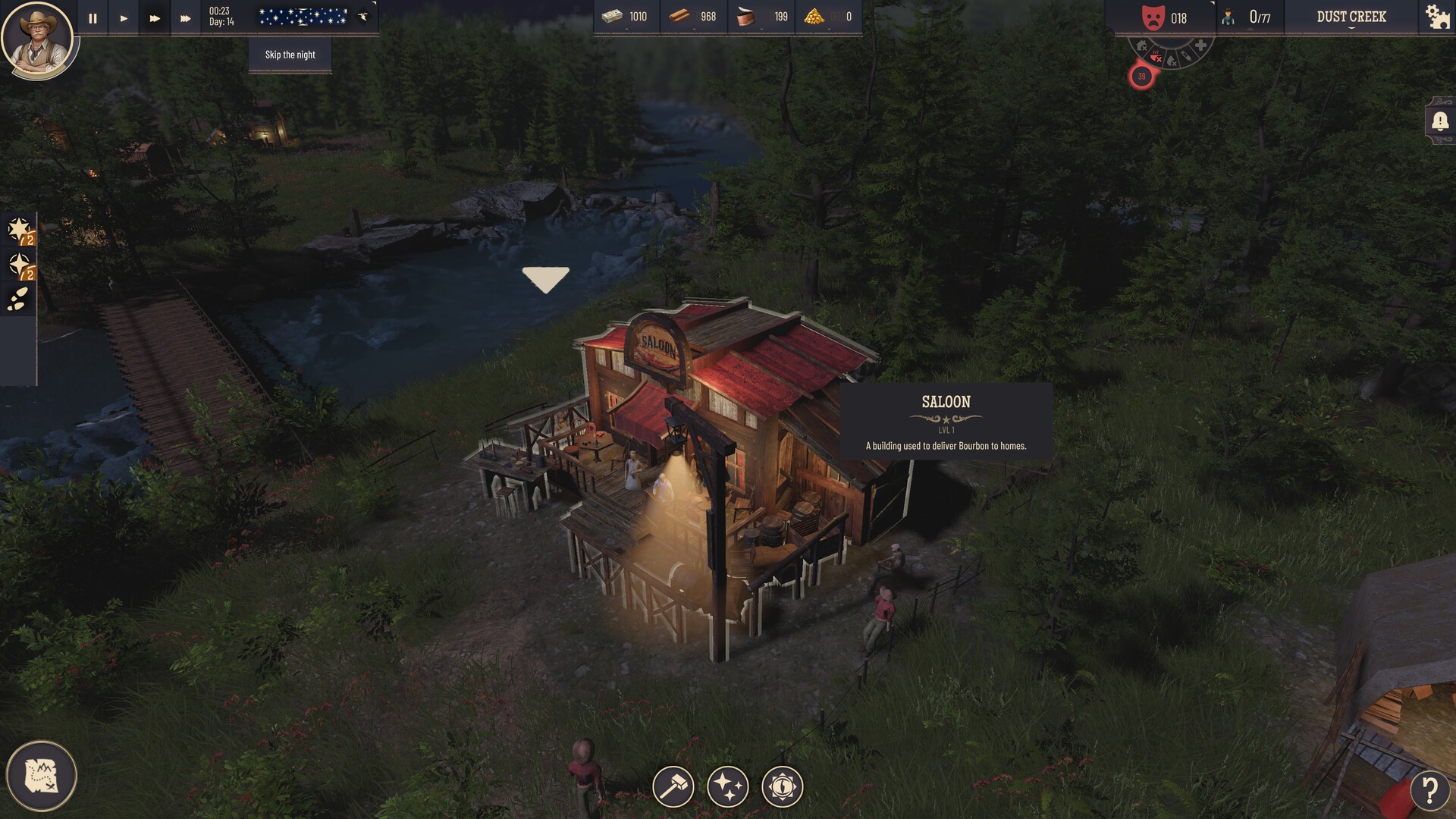Click the Skip the night button
Screen dimensions: 1456x819
coord(290,55)
